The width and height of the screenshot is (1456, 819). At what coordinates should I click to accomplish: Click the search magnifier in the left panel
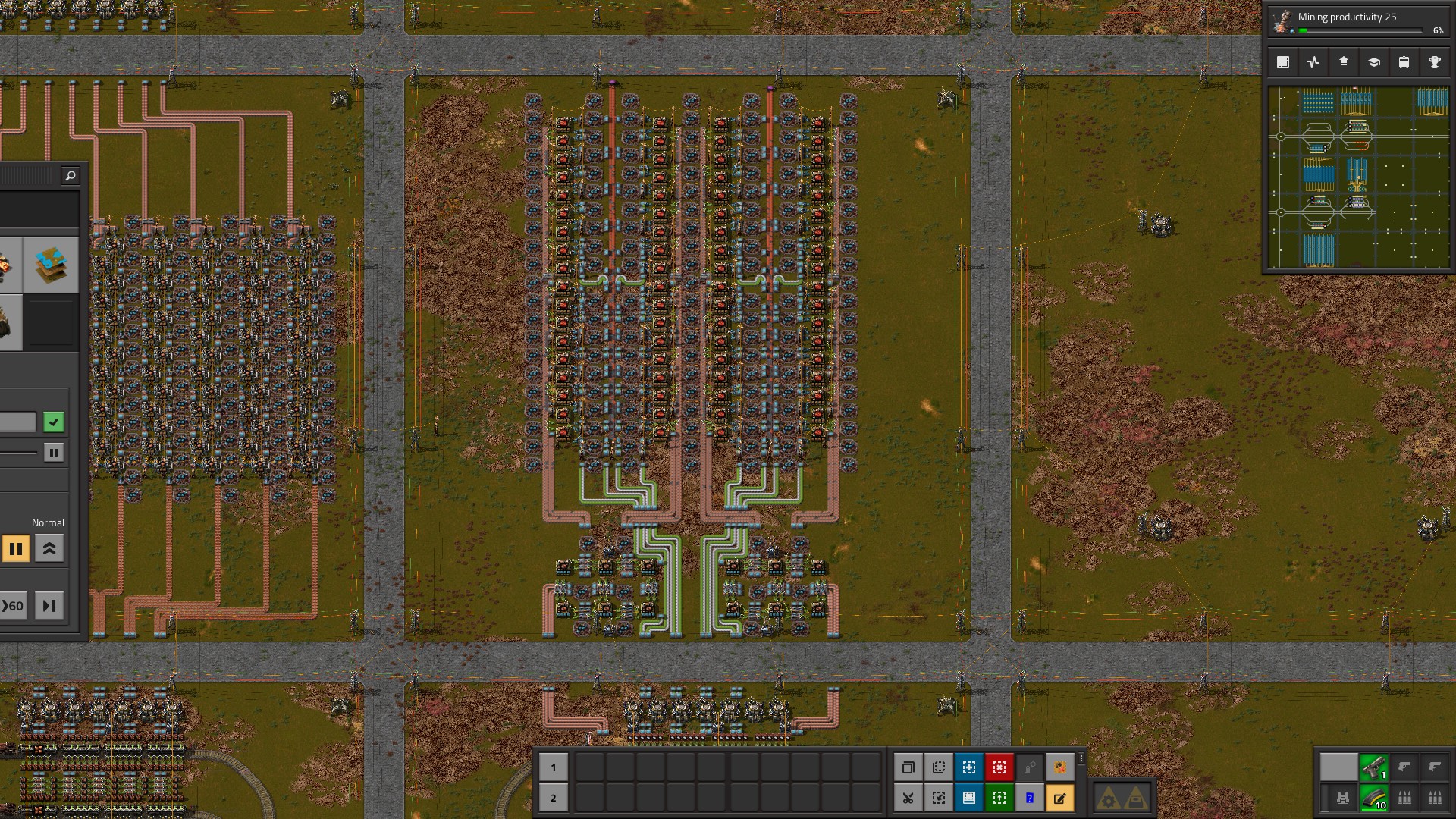[x=70, y=175]
